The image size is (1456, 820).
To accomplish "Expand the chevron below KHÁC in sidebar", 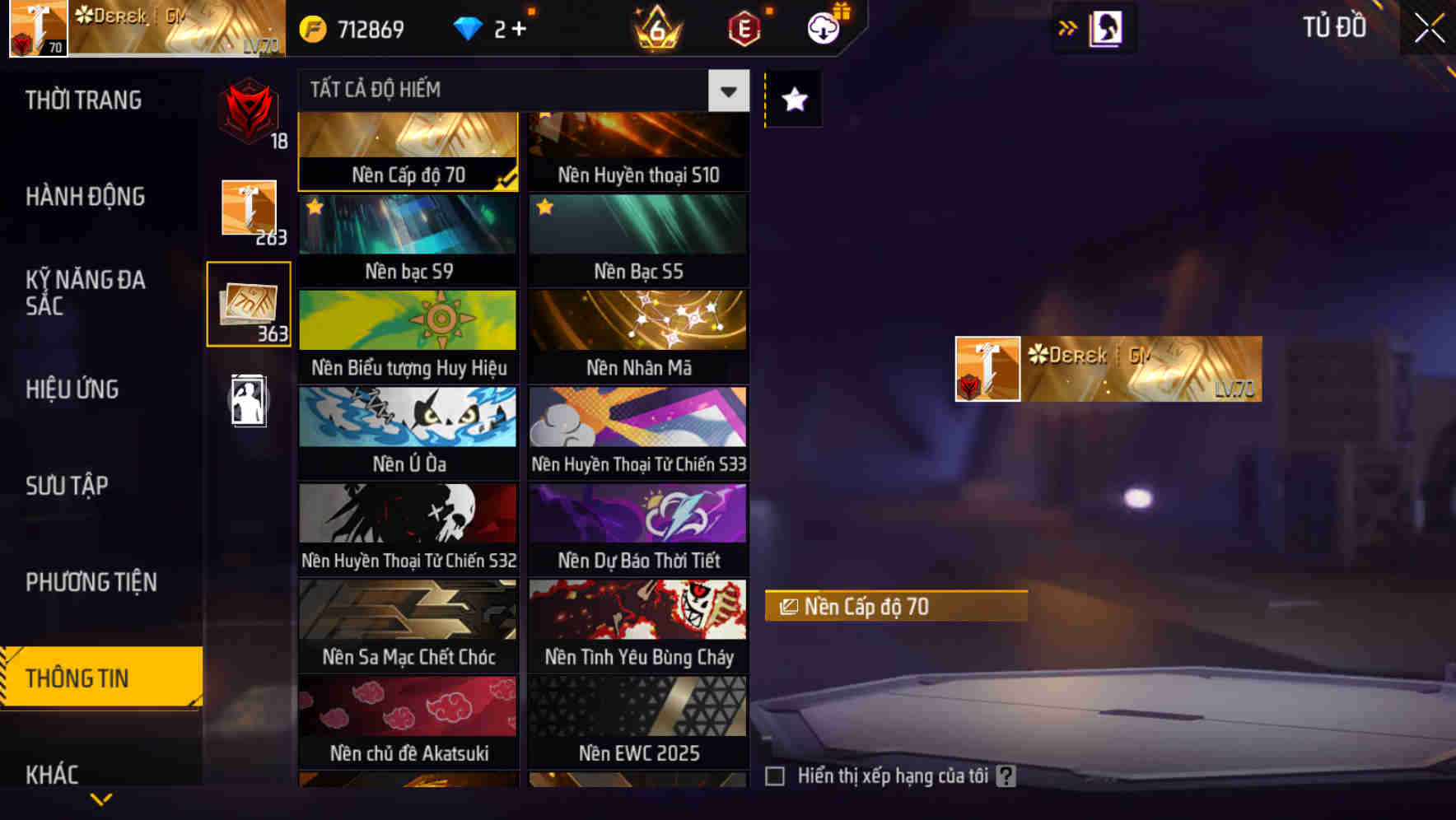I will pyautogui.click(x=101, y=796).
